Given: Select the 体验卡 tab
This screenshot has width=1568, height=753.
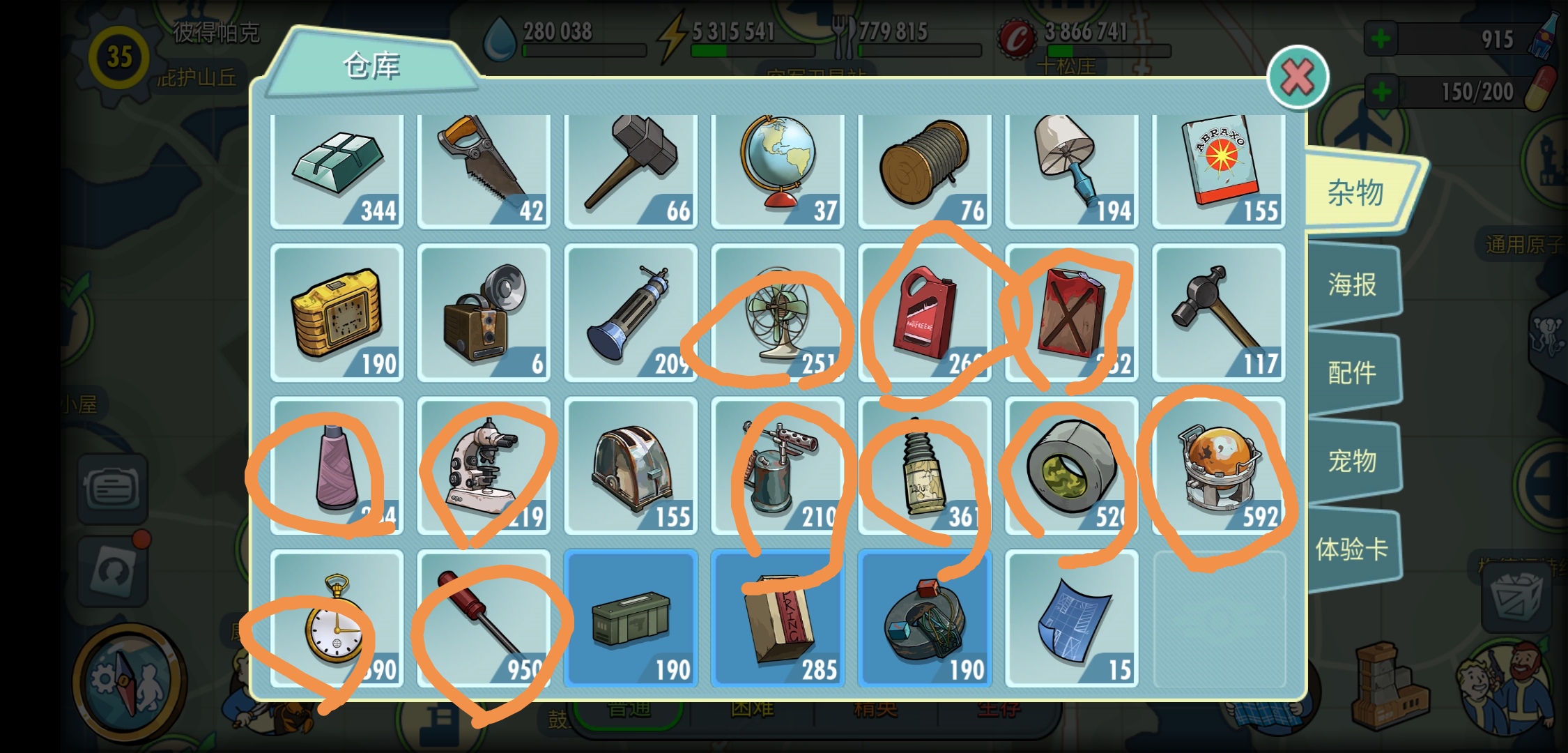Looking at the screenshot, I should (x=1352, y=549).
